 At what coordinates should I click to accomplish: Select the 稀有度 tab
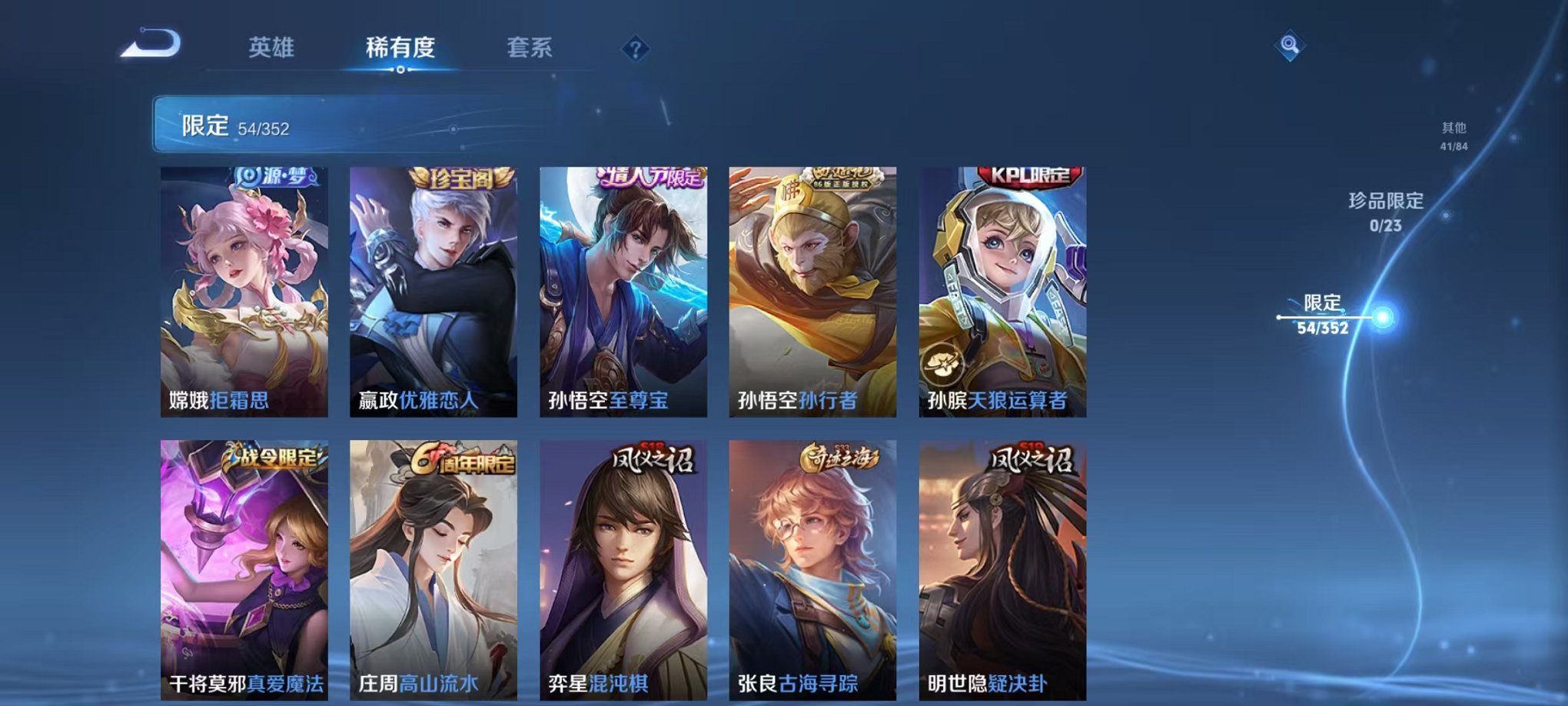[400, 47]
